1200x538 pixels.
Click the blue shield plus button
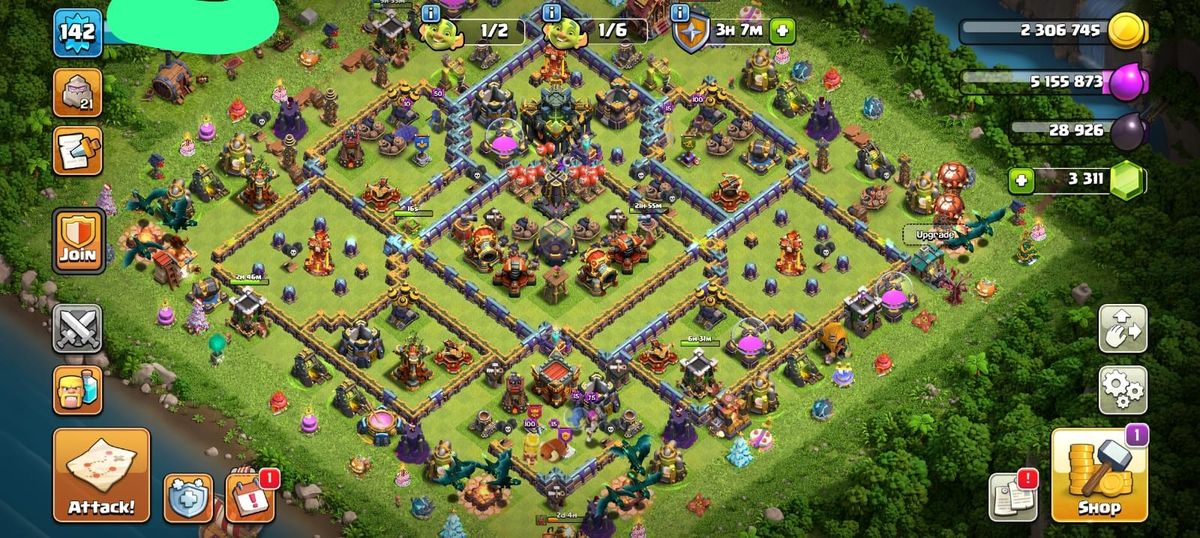point(188,497)
